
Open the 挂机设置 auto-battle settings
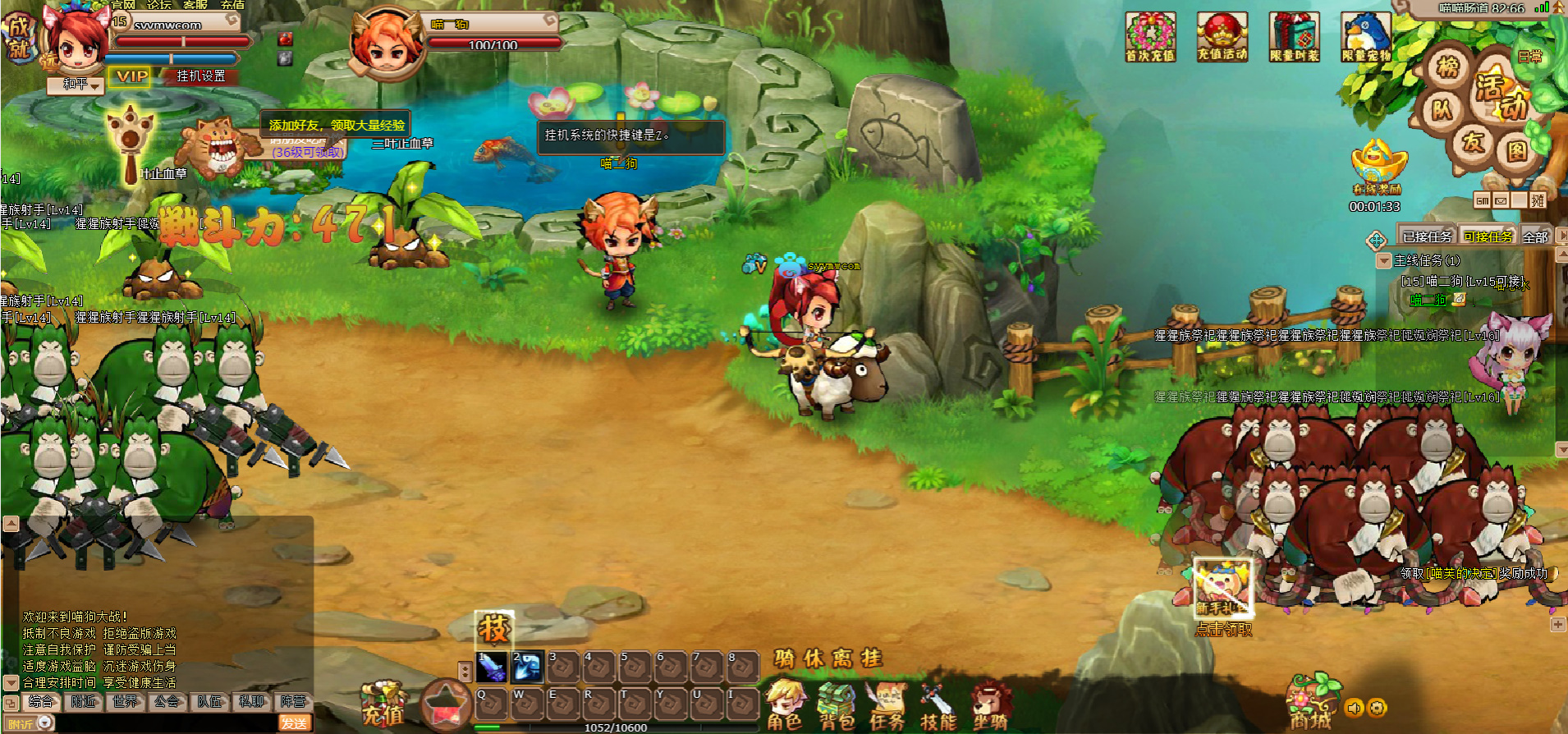coord(201,76)
